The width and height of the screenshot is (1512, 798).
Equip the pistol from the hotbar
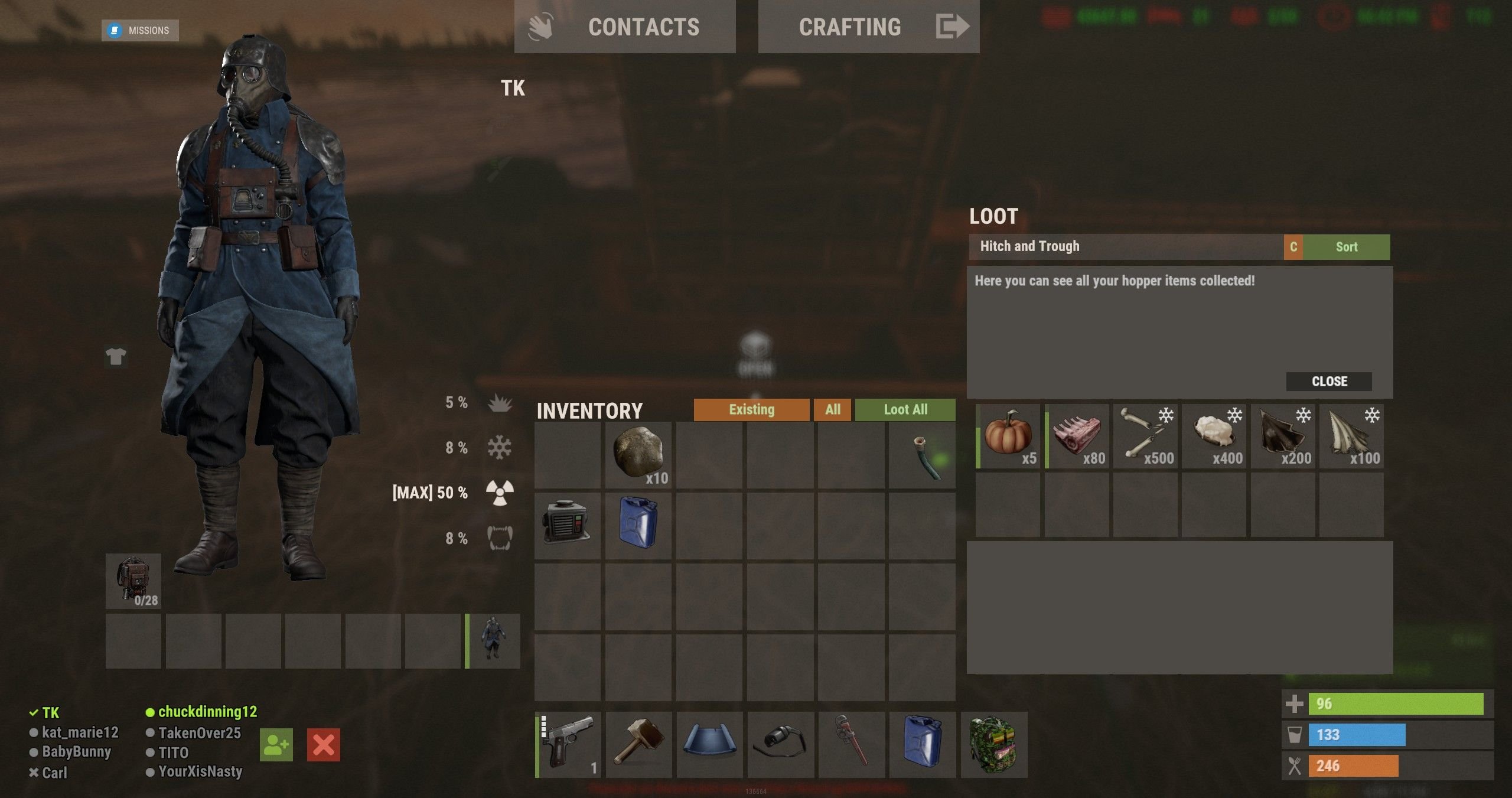[568, 744]
